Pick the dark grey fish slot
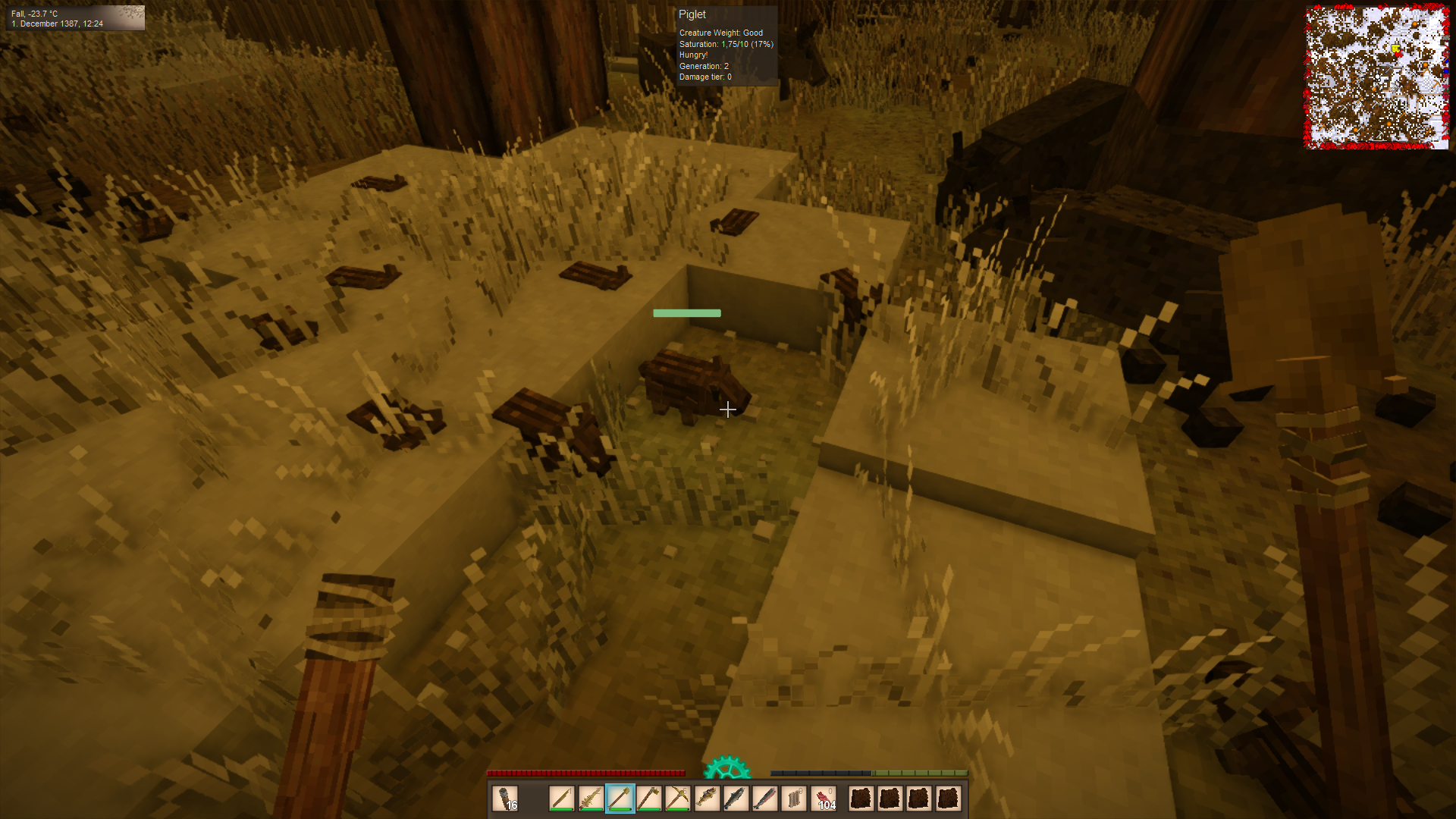1456x819 pixels. coord(736,799)
